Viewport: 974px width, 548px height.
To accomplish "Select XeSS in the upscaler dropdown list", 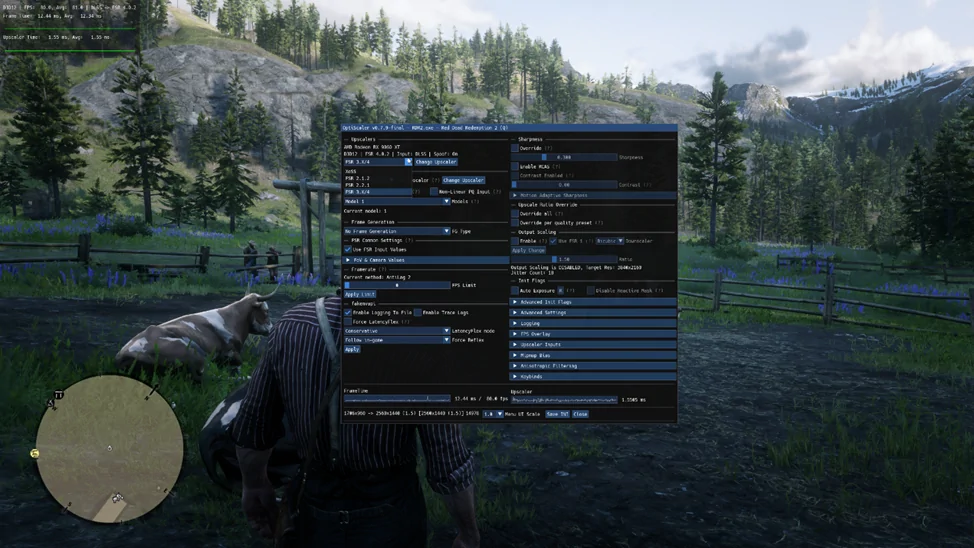I will tap(351, 171).
